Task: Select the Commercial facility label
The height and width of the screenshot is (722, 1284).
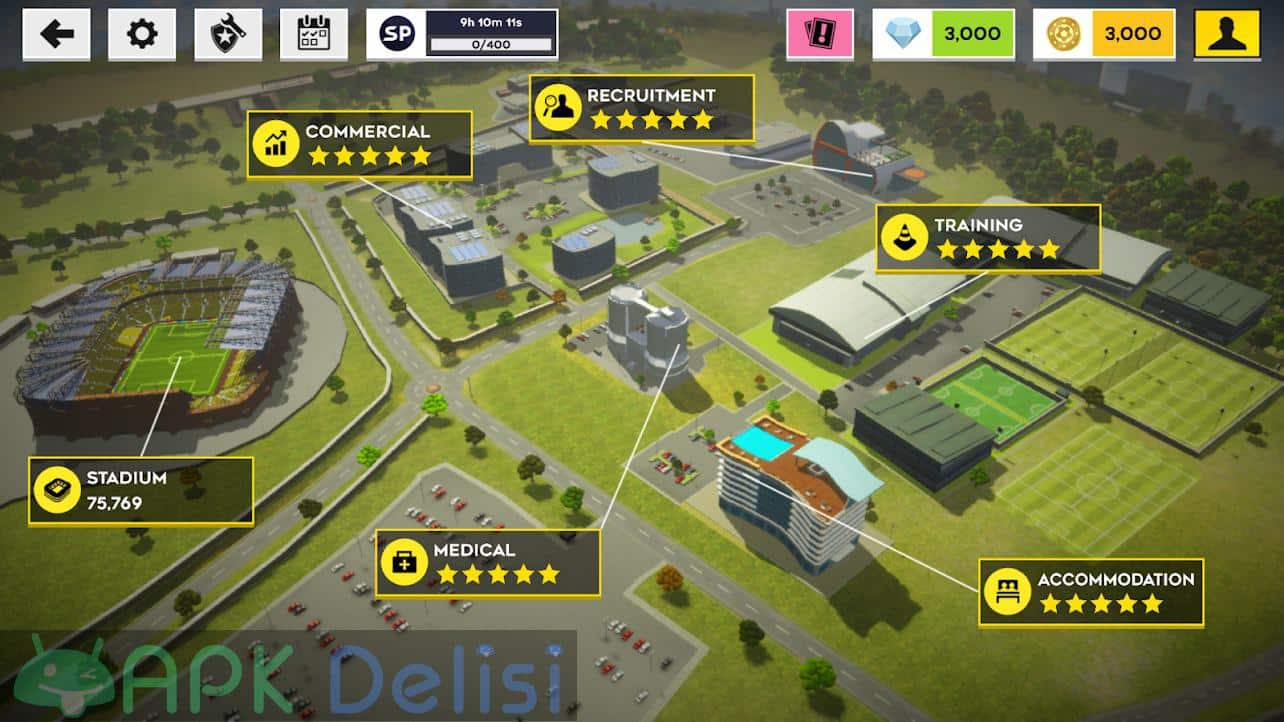Action: pyautogui.click(x=359, y=144)
